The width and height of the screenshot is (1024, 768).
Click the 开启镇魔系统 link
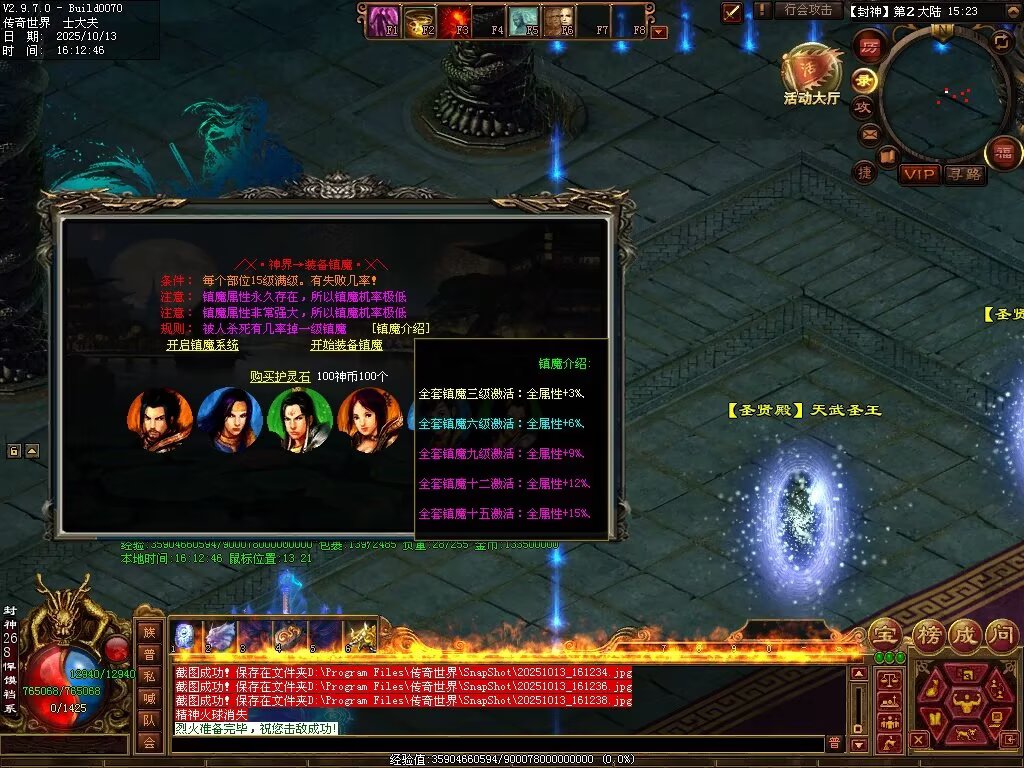coord(202,345)
